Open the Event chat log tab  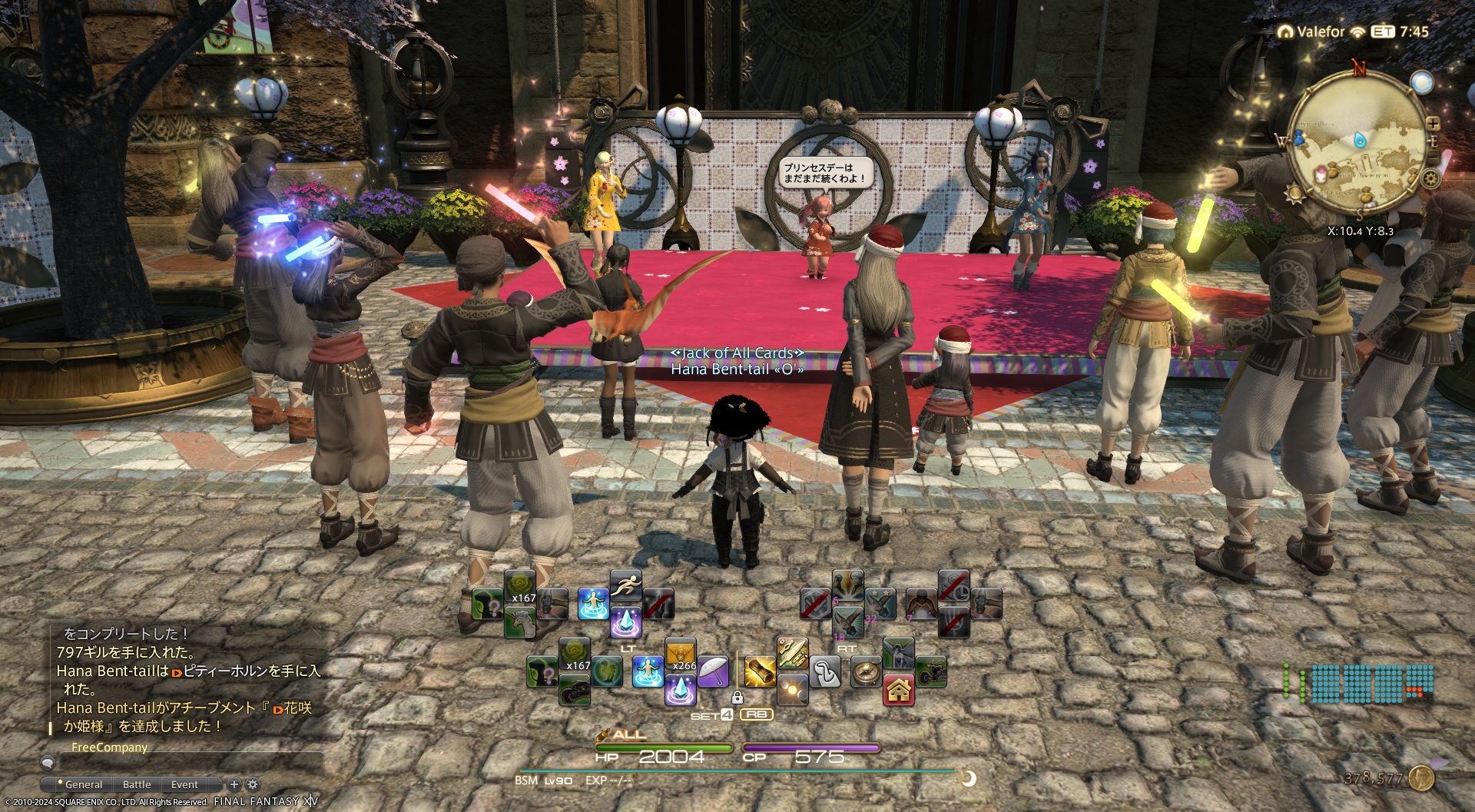pyautogui.click(x=184, y=784)
